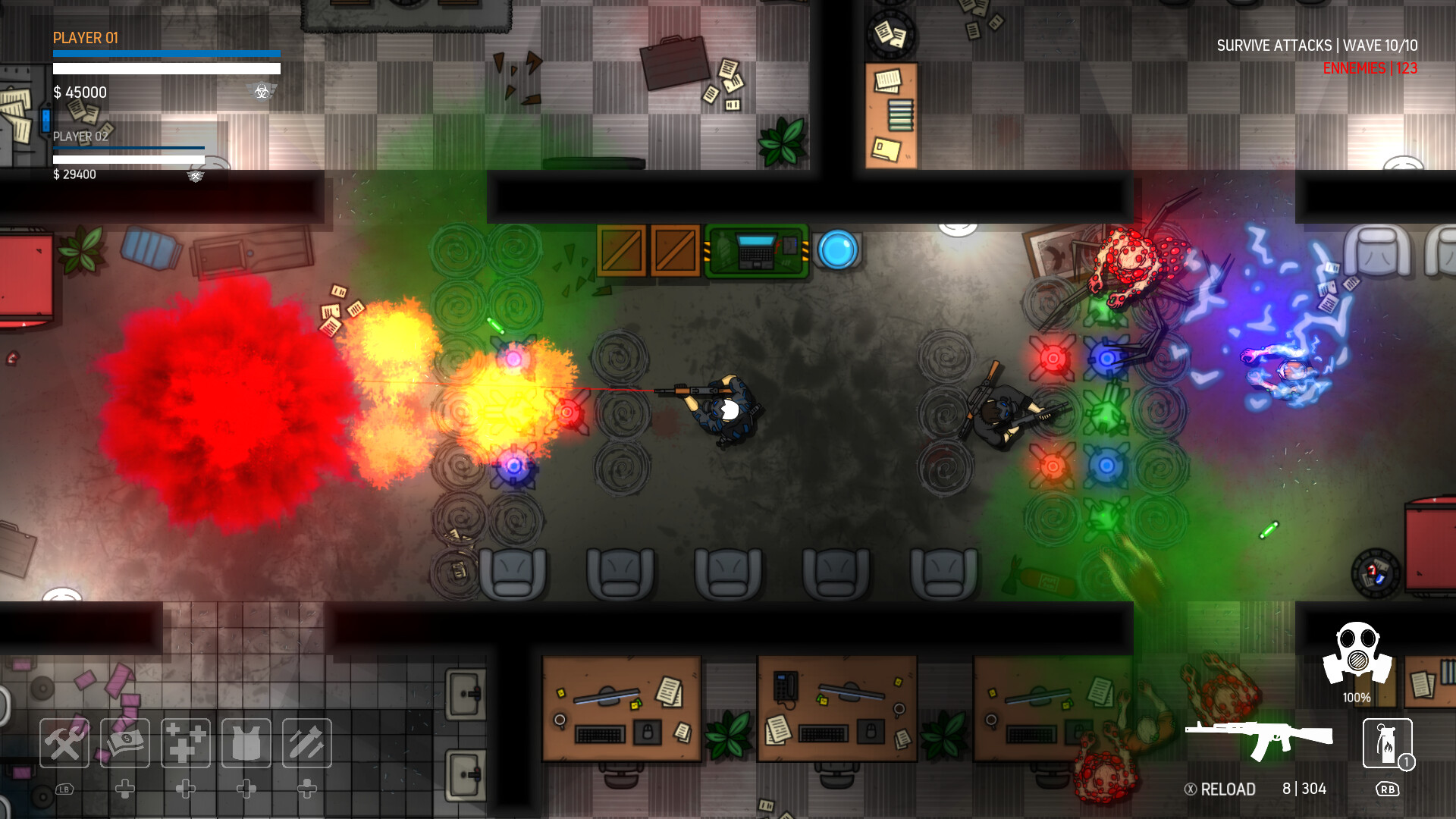Select the ammunition upgrade icon
The width and height of the screenshot is (1456, 819).
coord(306,743)
